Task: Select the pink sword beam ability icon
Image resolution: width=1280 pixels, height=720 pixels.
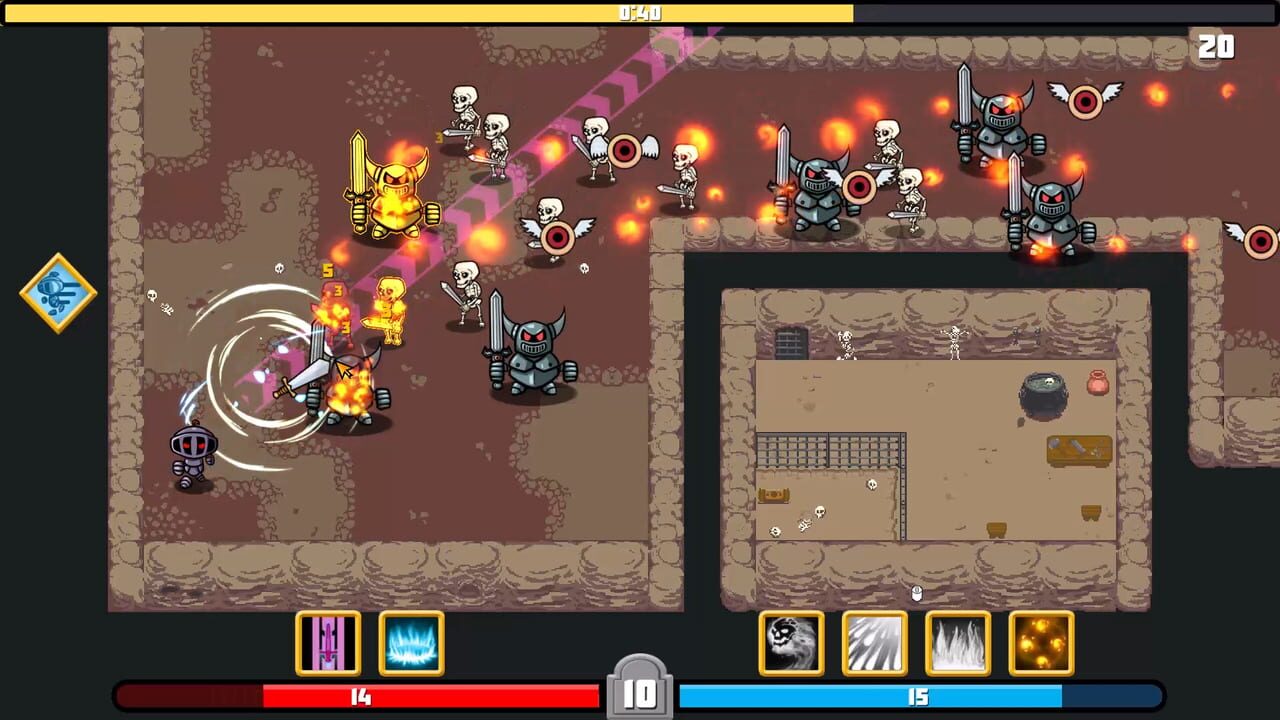Action: pos(328,643)
